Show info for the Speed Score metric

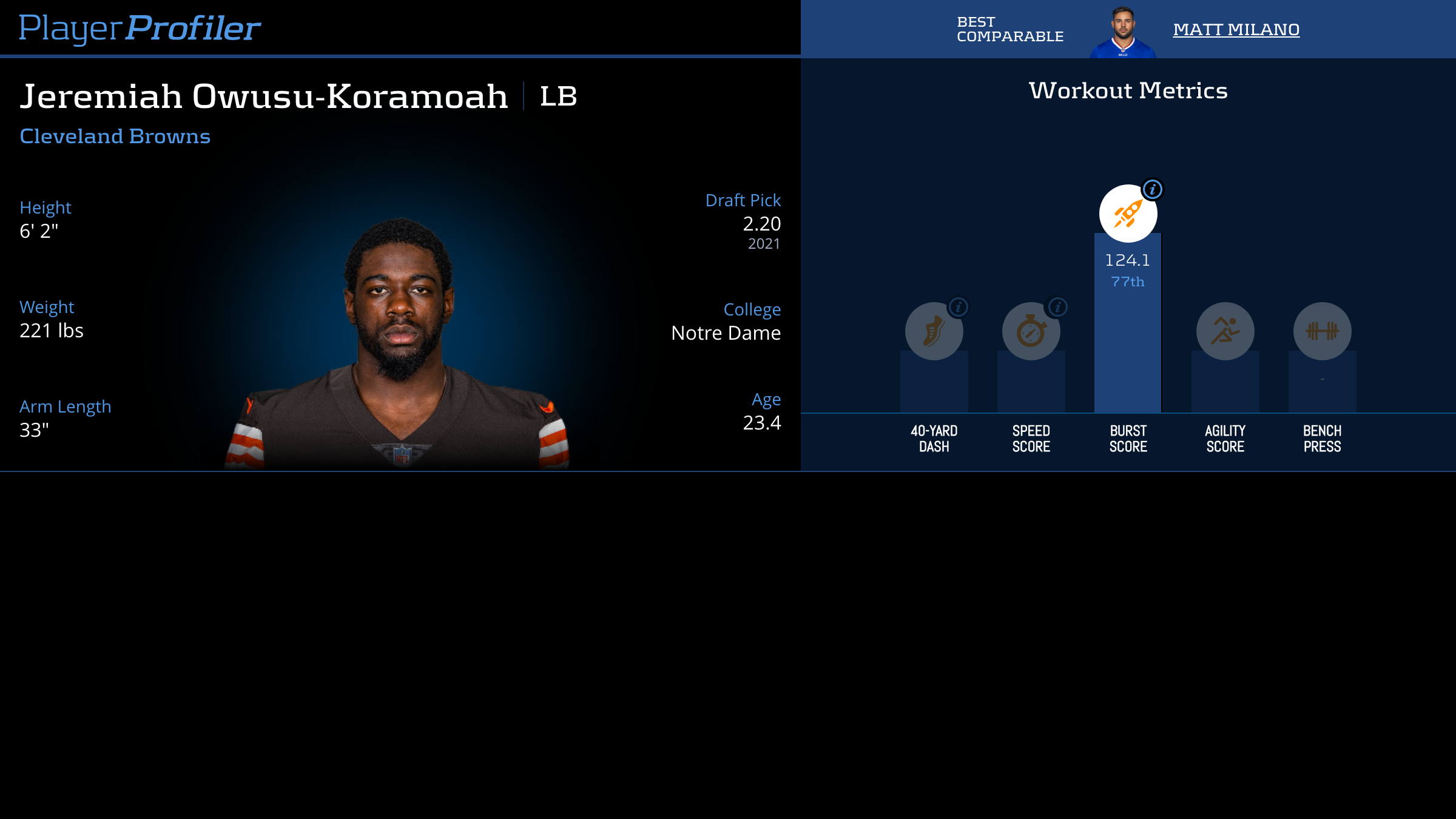1057,307
